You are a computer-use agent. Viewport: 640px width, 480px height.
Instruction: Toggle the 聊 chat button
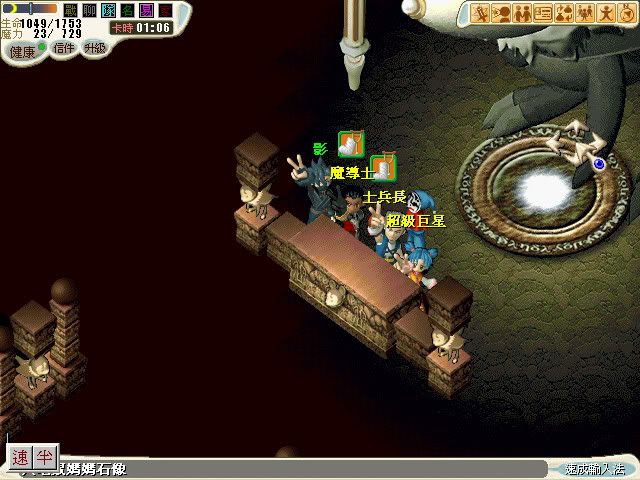[90, 10]
